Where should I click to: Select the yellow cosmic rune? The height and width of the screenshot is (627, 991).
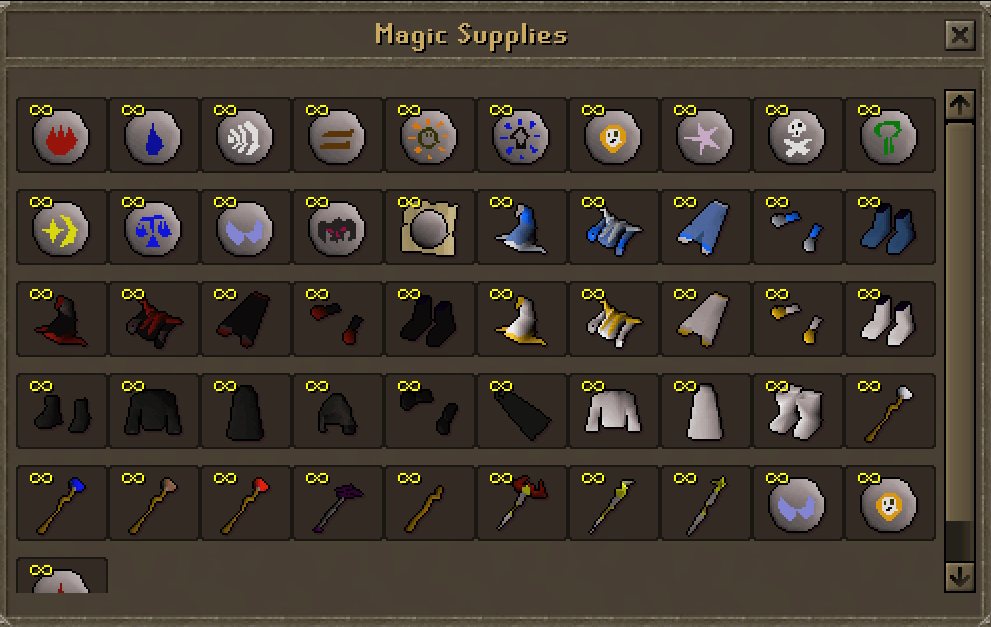tap(61, 228)
